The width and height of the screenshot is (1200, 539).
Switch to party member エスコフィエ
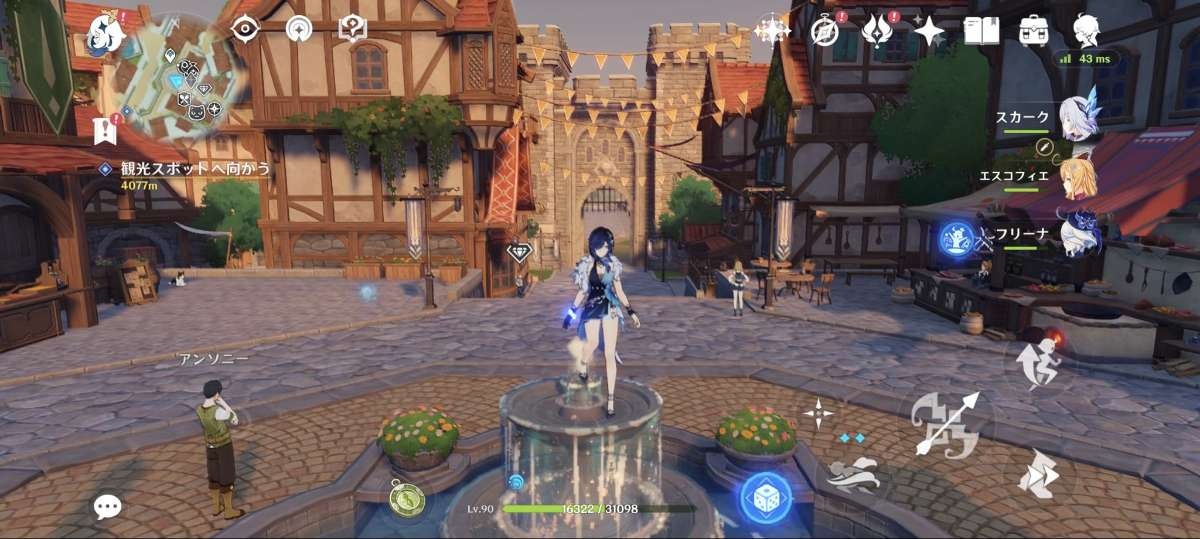[1077, 175]
